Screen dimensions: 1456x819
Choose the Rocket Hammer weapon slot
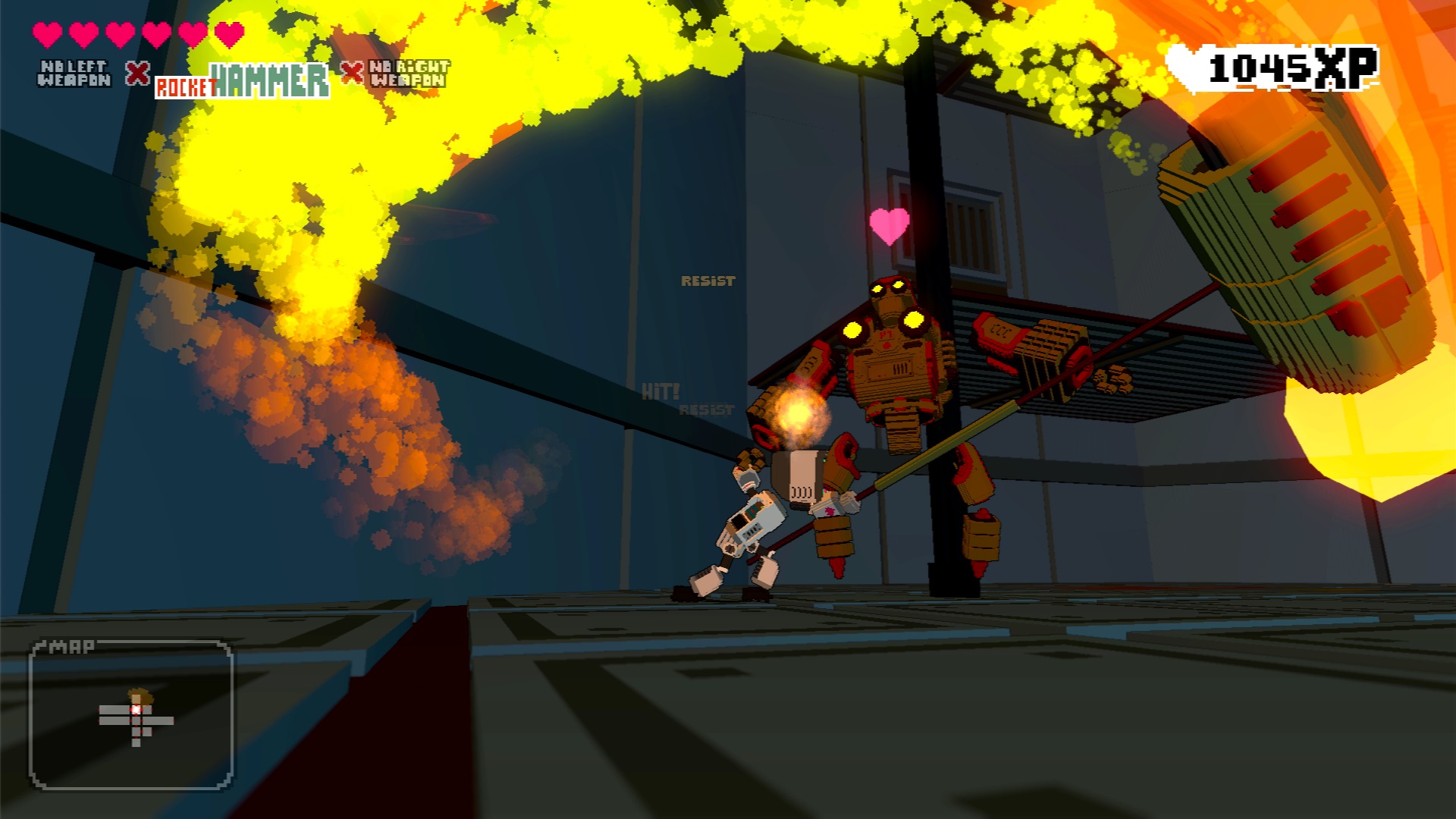click(x=242, y=80)
